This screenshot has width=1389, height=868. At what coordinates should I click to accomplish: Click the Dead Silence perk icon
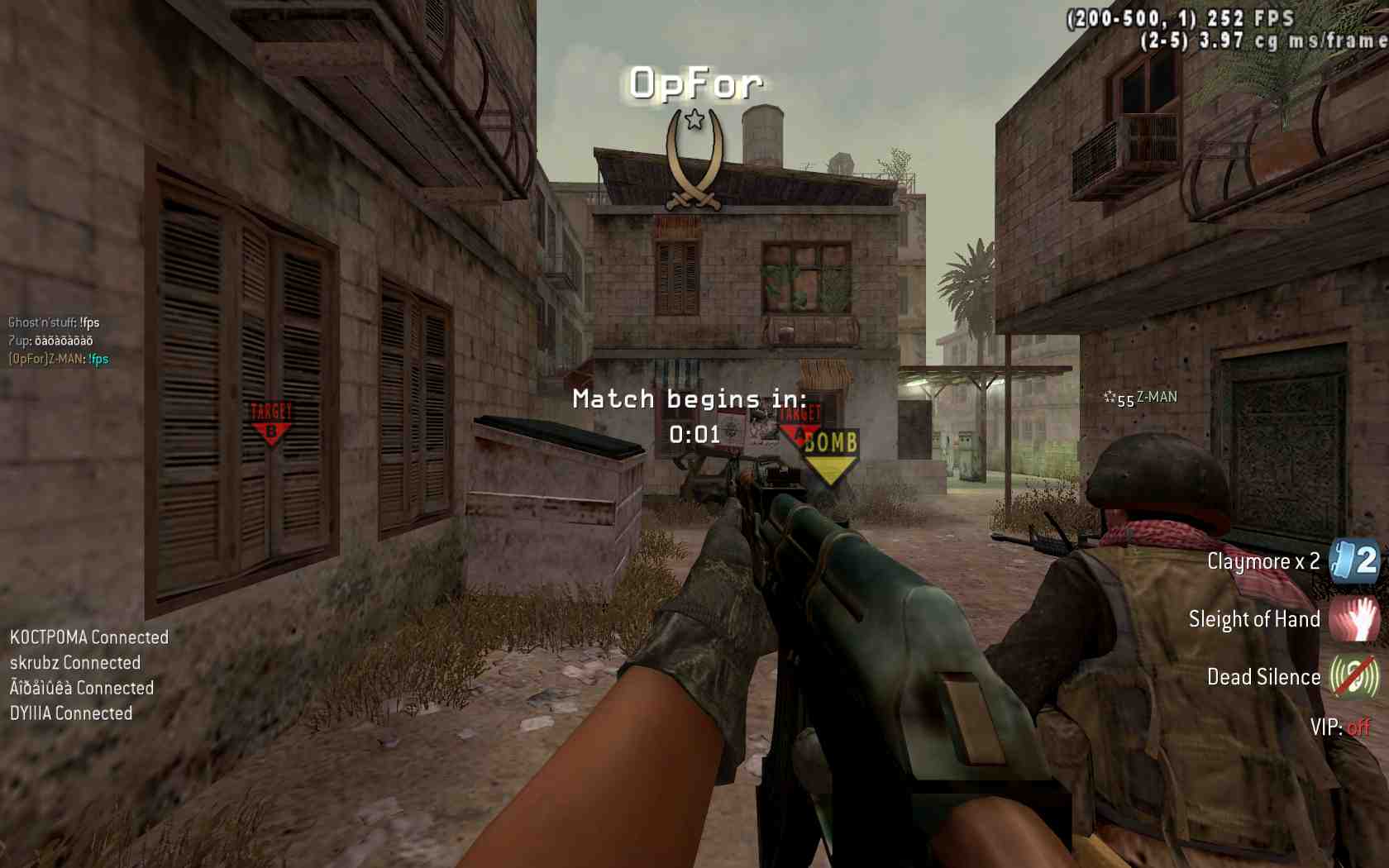(1354, 677)
